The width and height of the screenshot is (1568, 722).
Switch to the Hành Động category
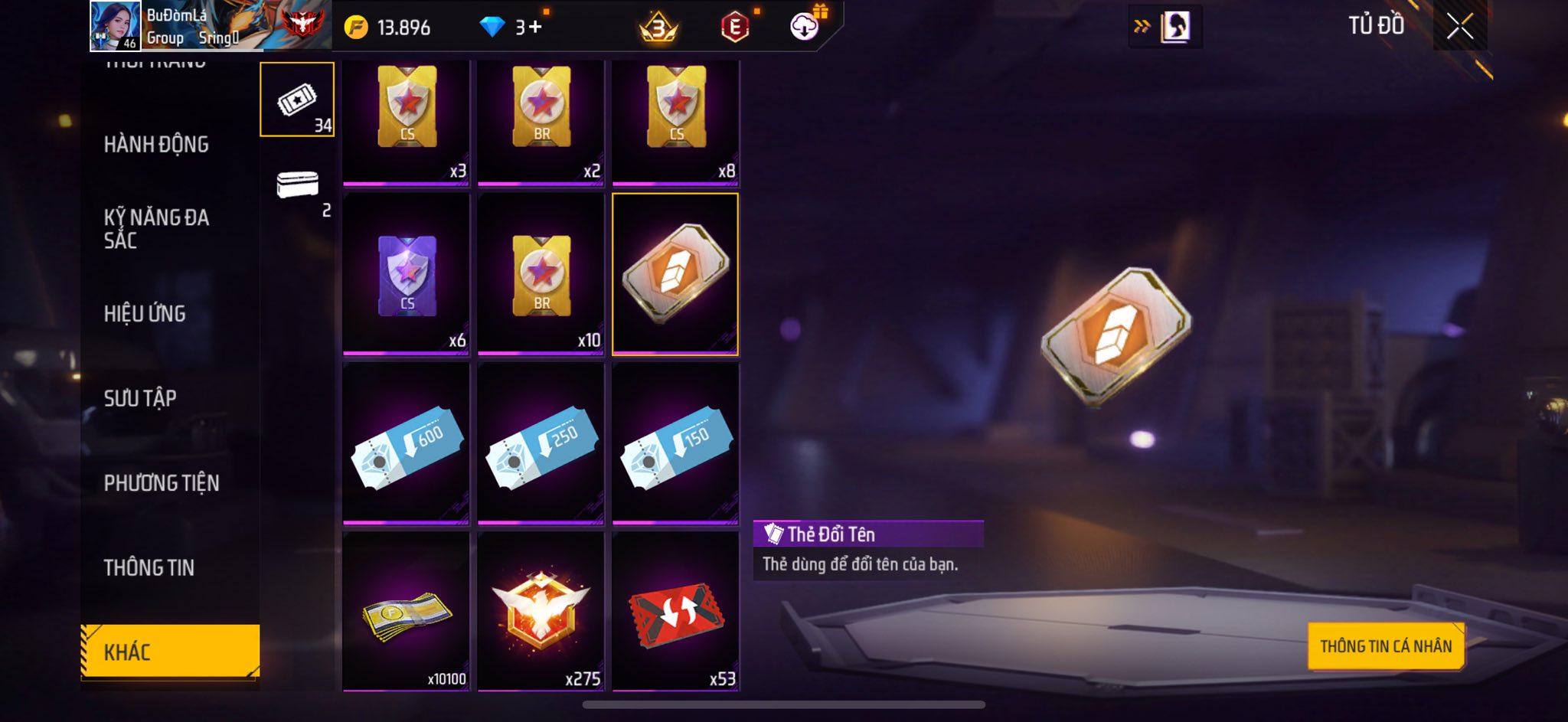pyautogui.click(x=156, y=144)
